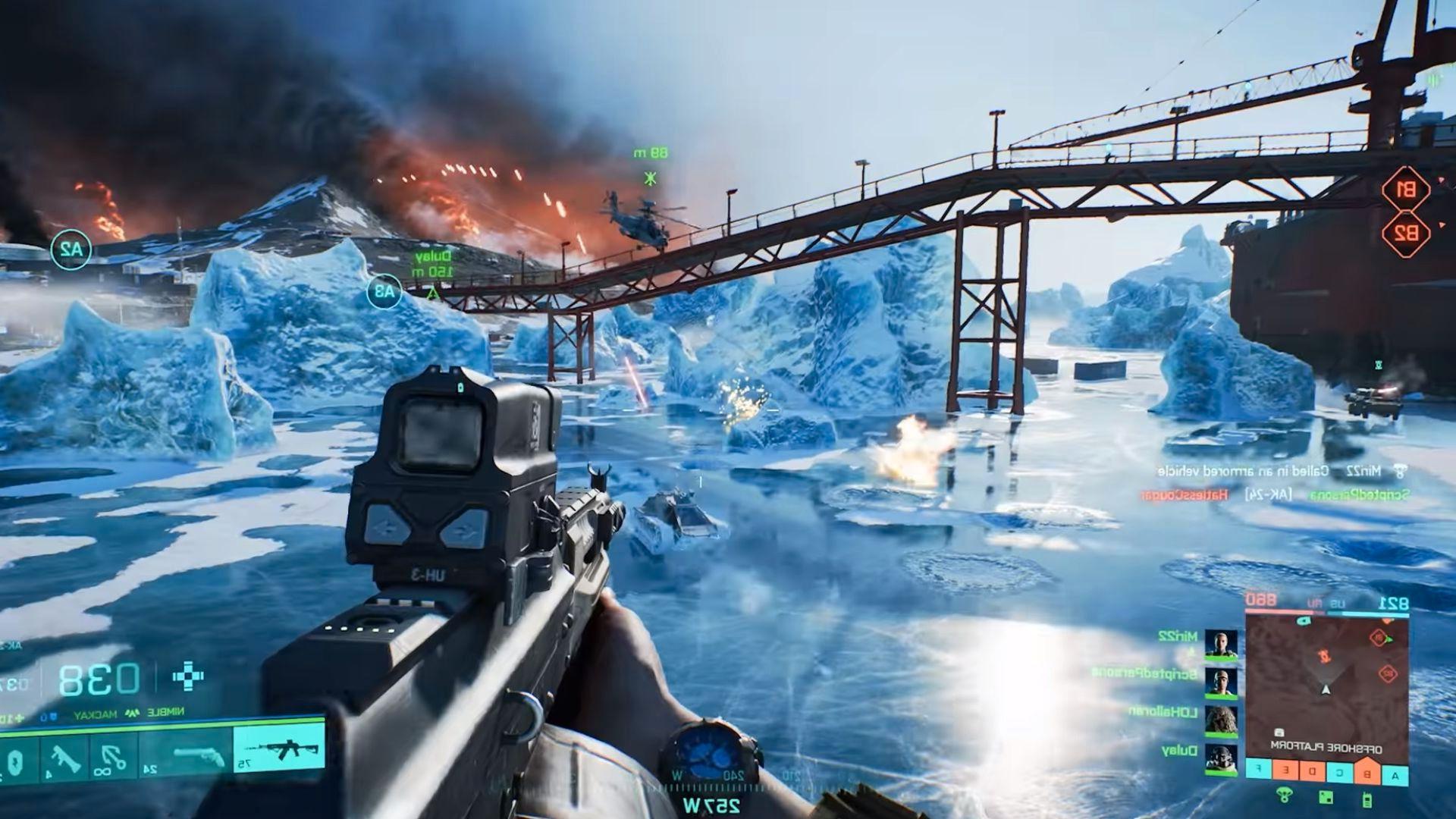Select squadmate MinZZ's portrait

(x=1221, y=644)
